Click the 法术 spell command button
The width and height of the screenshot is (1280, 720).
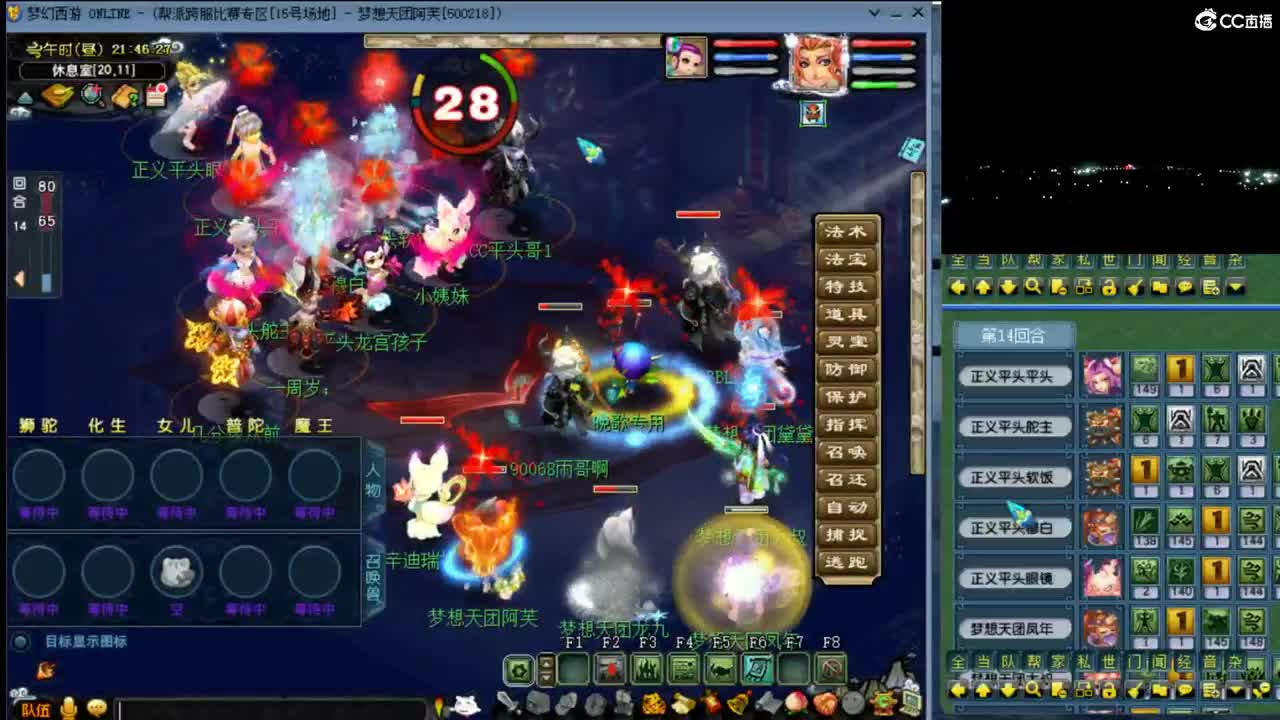848,230
